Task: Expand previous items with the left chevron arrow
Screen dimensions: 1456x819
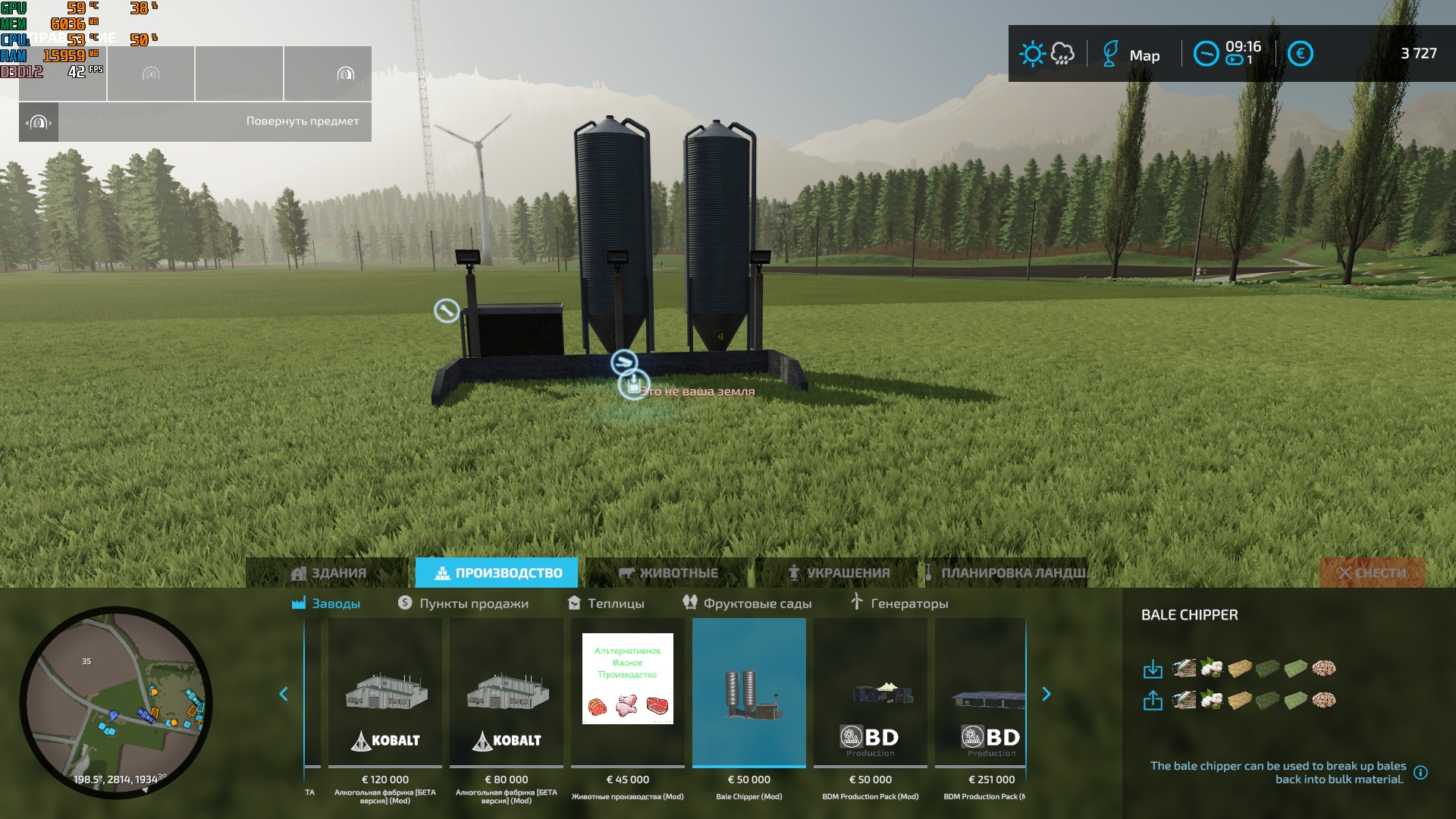Action: pyautogui.click(x=285, y=693)
